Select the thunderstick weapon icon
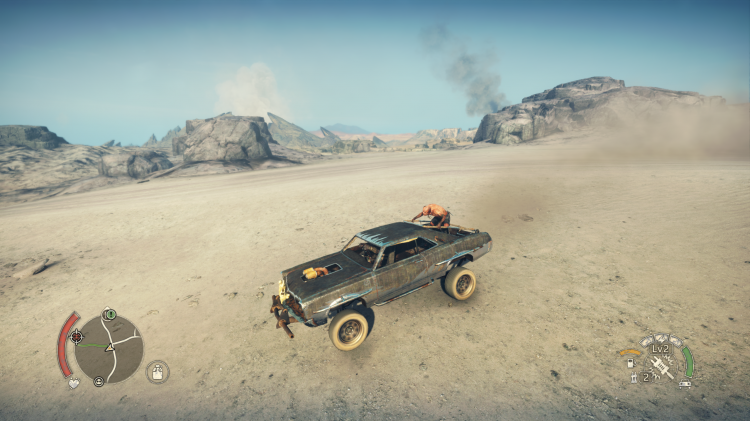The width and height of the screenshot is (750, 421). (660, 365)
